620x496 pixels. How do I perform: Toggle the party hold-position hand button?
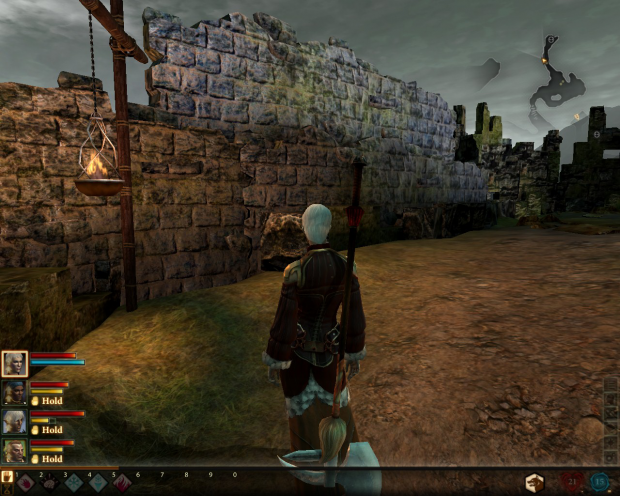point(7,477)
